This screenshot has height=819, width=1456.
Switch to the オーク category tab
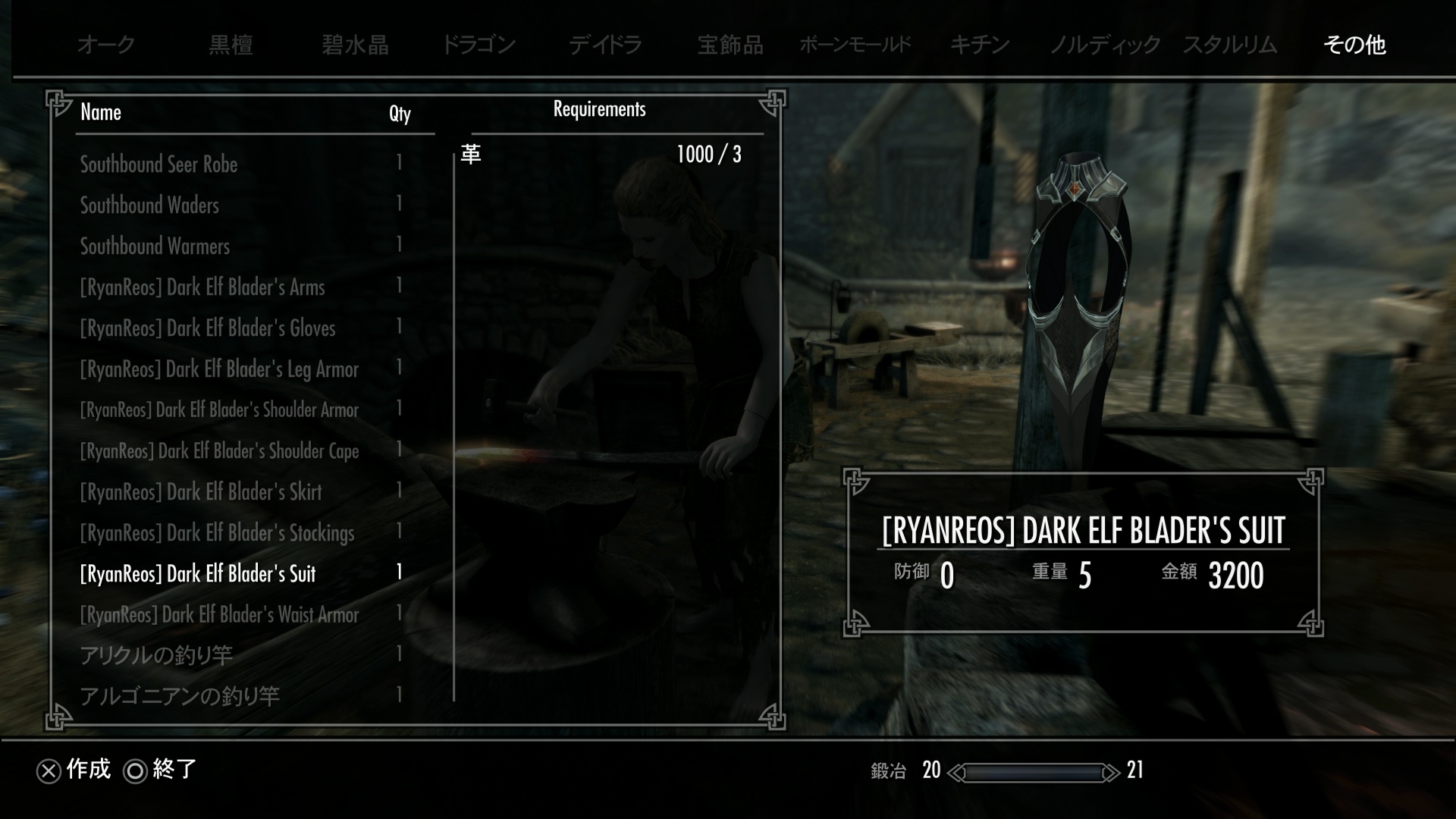[x=106, y=45]
